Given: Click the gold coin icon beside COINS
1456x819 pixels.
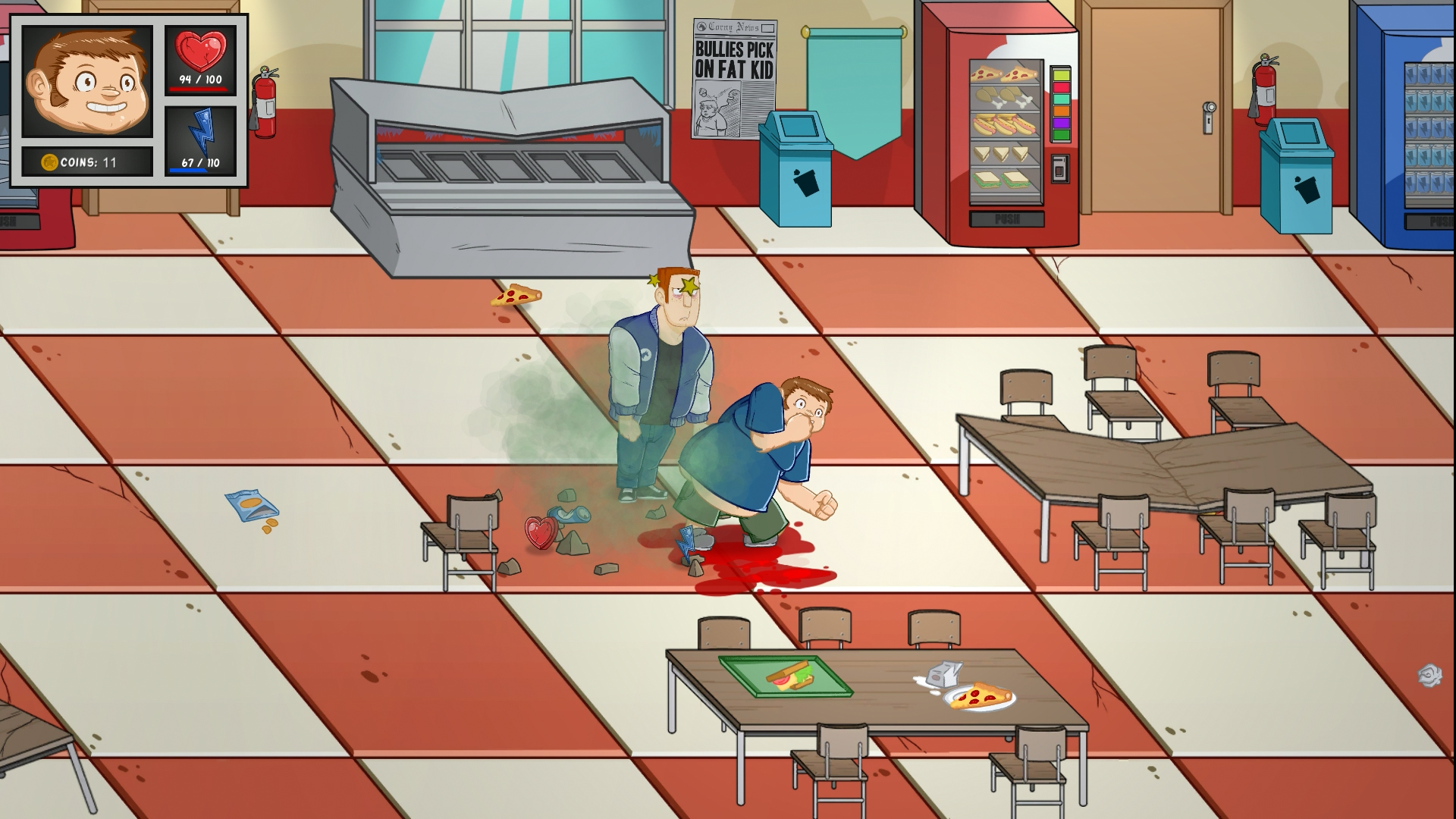Looking at the screenshot, I should click(x=49, y=160).
